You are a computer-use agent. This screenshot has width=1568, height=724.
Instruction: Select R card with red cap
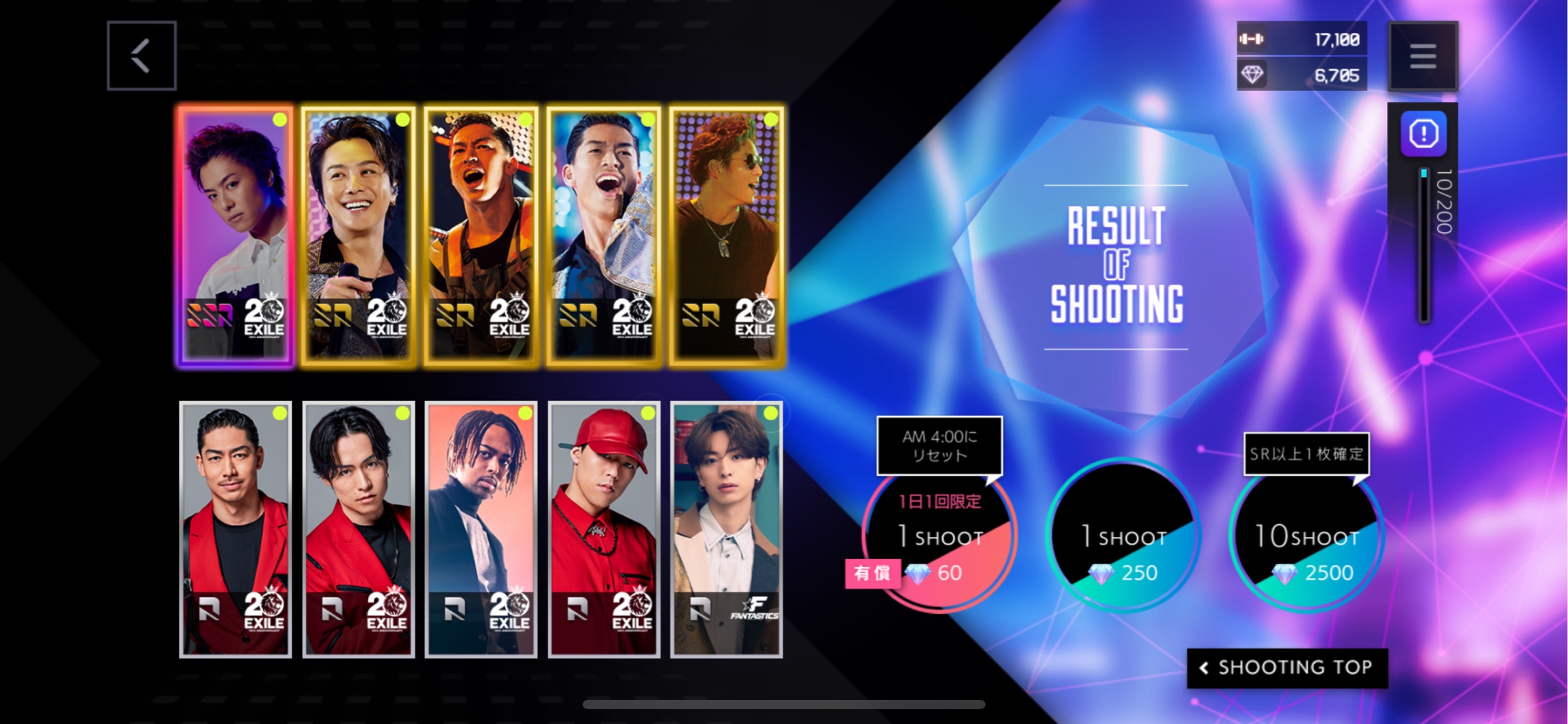coord(604,529)
